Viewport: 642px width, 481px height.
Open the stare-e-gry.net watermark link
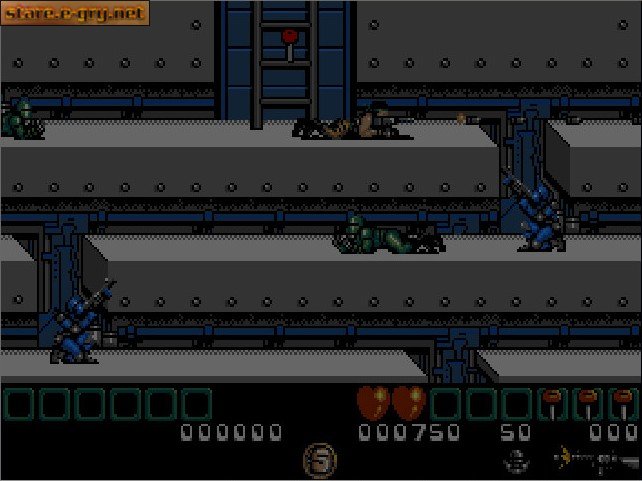pyautogui.click(x=75, y=13)
